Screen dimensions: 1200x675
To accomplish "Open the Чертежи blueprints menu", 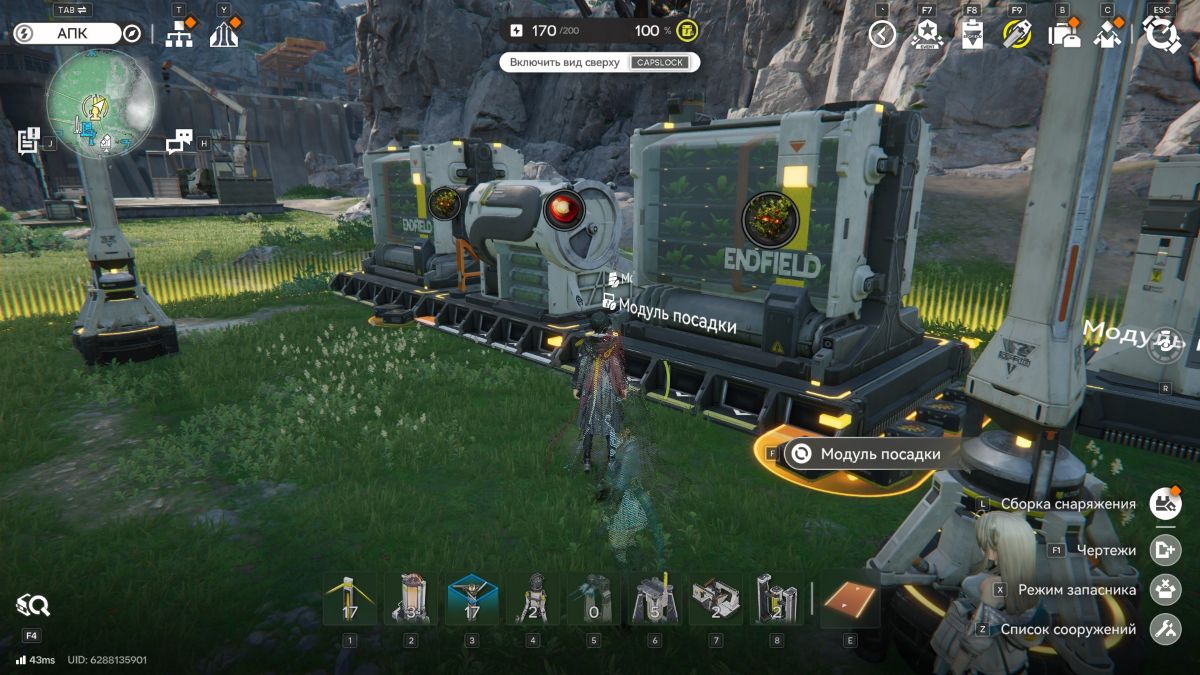I will tap(1164, 549).
